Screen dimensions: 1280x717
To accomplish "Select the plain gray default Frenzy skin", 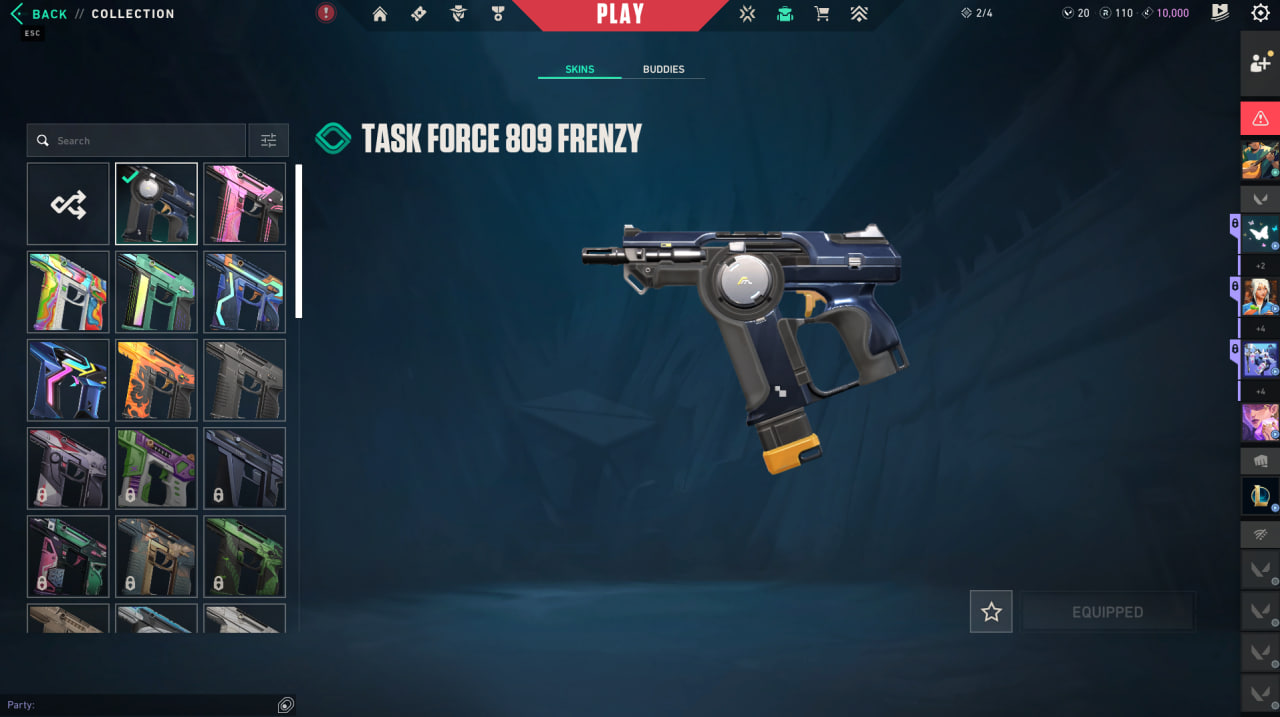I will click(244, 380).
